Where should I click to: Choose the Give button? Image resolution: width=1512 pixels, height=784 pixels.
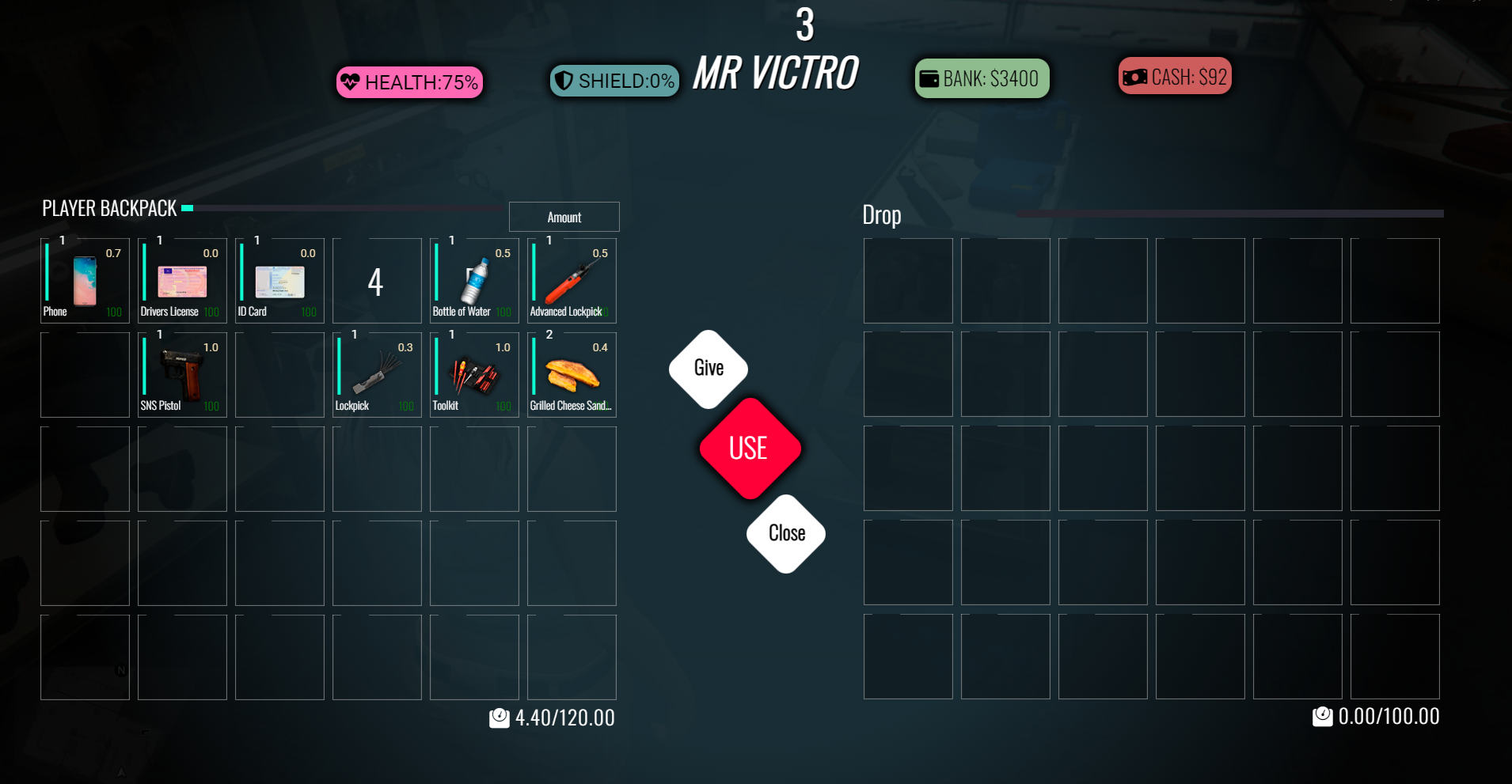tap(709, 369)
